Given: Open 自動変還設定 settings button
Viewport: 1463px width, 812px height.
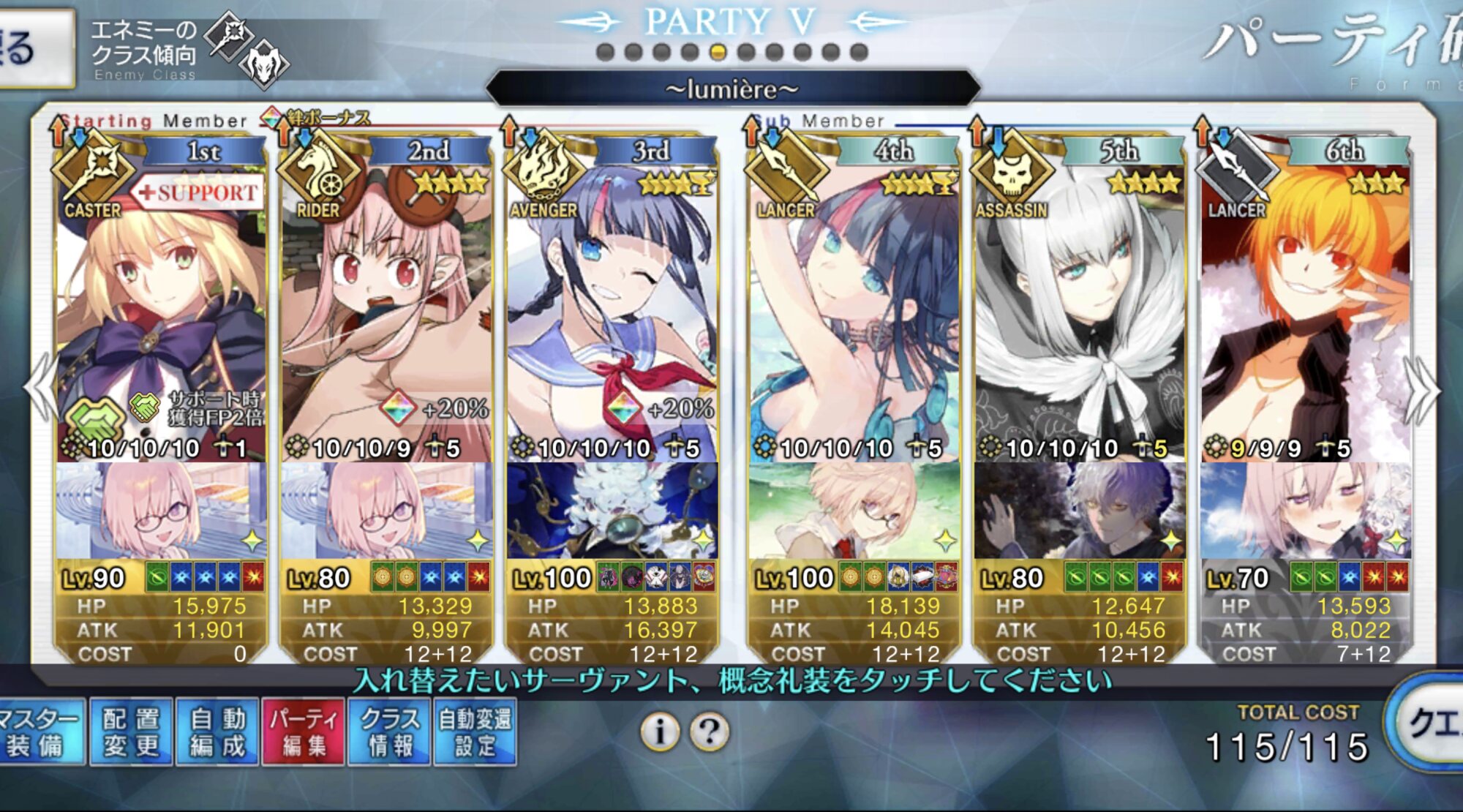Looking at the screenshot, I should coord(475,732).
